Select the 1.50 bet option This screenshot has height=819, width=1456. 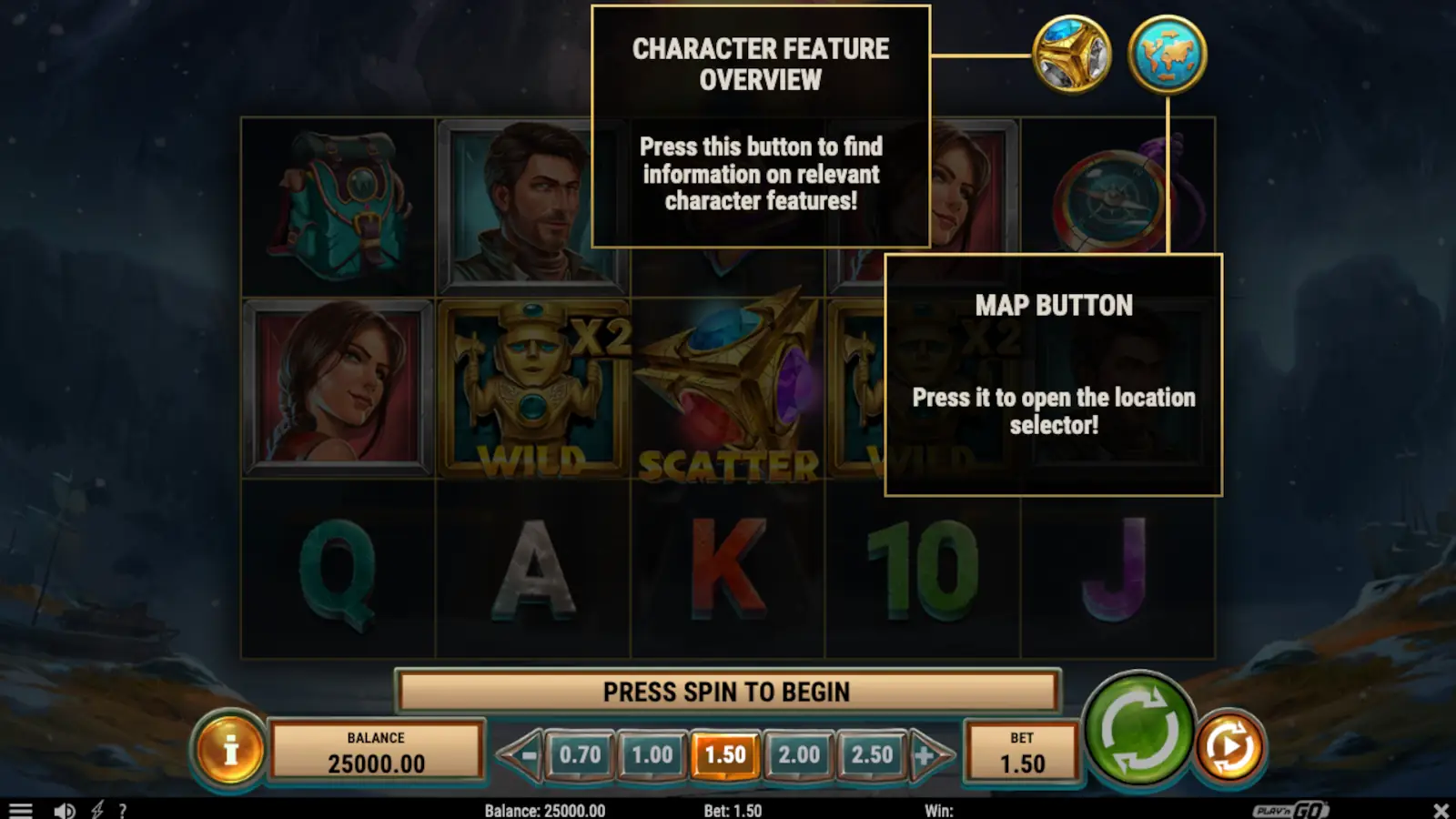(726, 754)
